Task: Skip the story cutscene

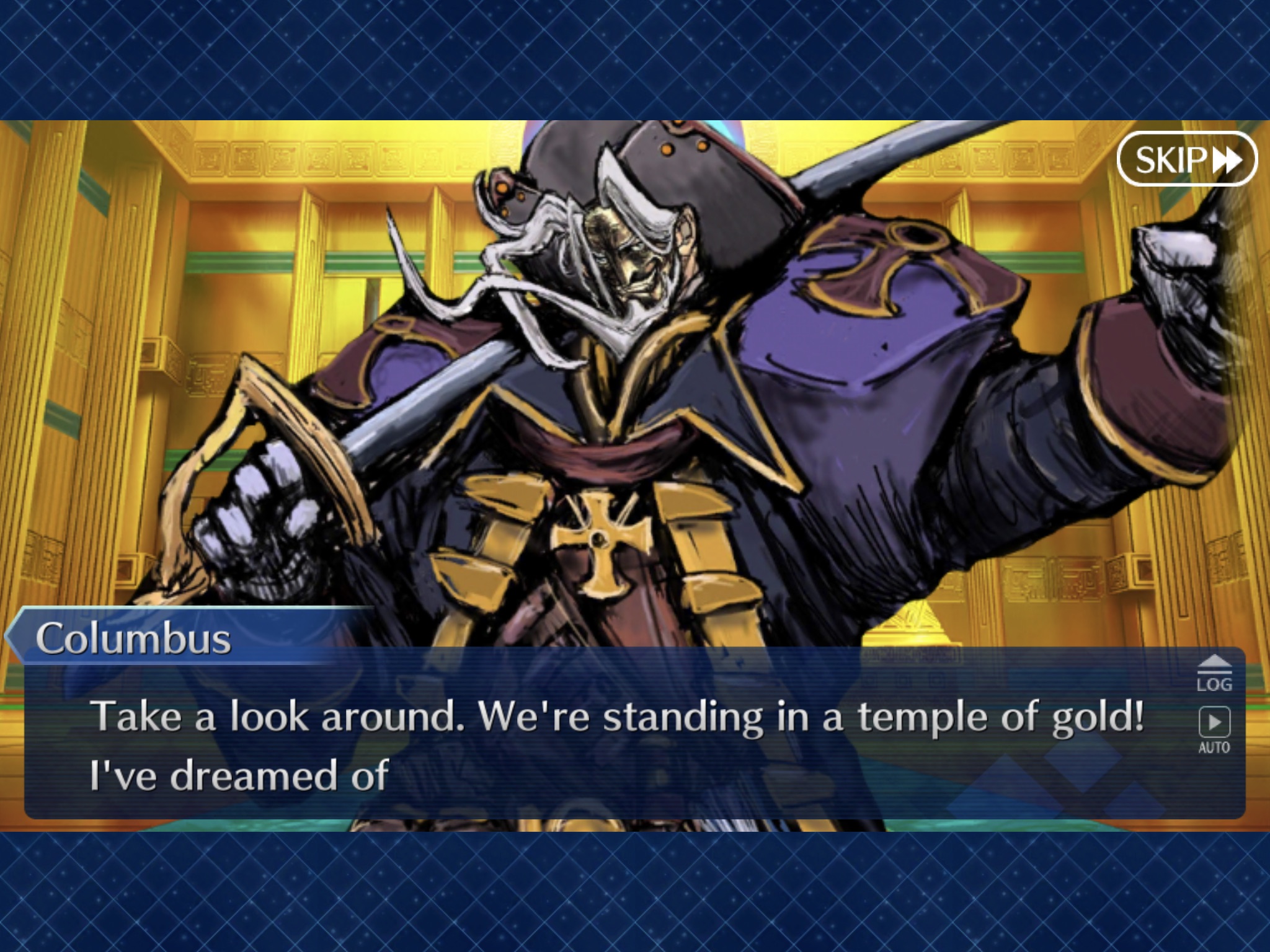Action: tap(1186, 159)
